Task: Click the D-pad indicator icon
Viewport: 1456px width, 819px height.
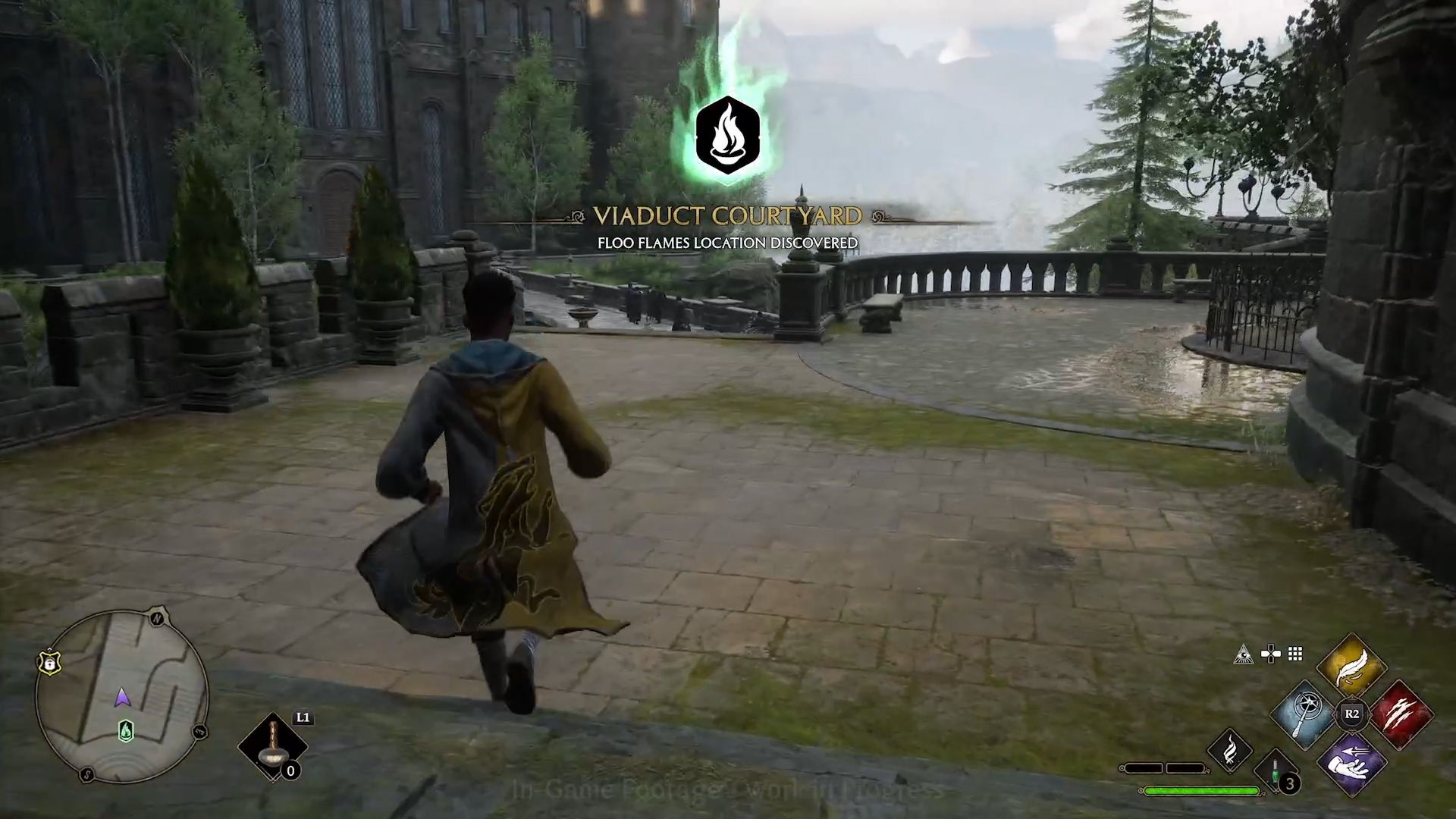Action: pyautogui.click(x=1270, y=652)
